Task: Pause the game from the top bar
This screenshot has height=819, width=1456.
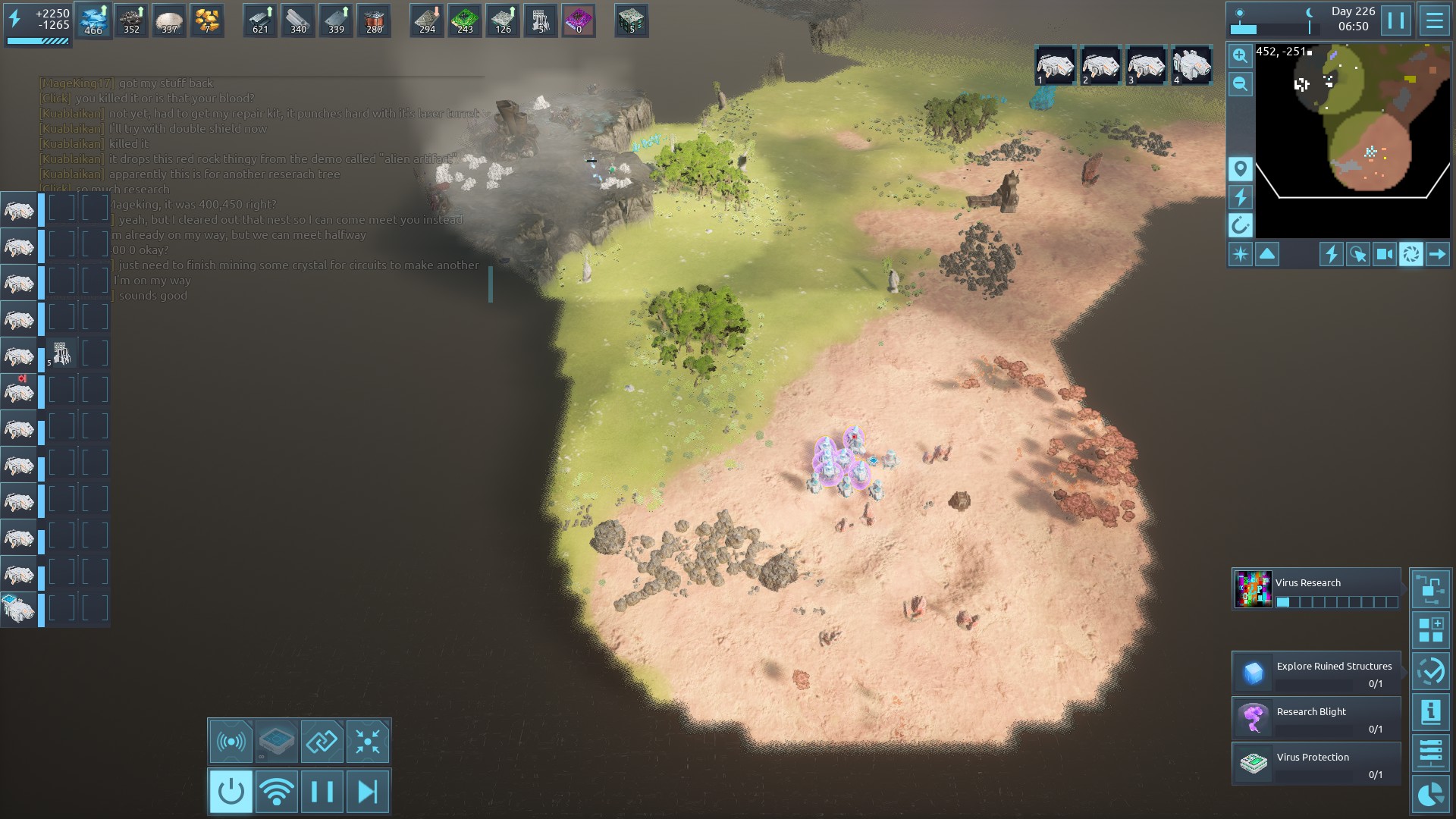Action: click(x=1395, y=20)
